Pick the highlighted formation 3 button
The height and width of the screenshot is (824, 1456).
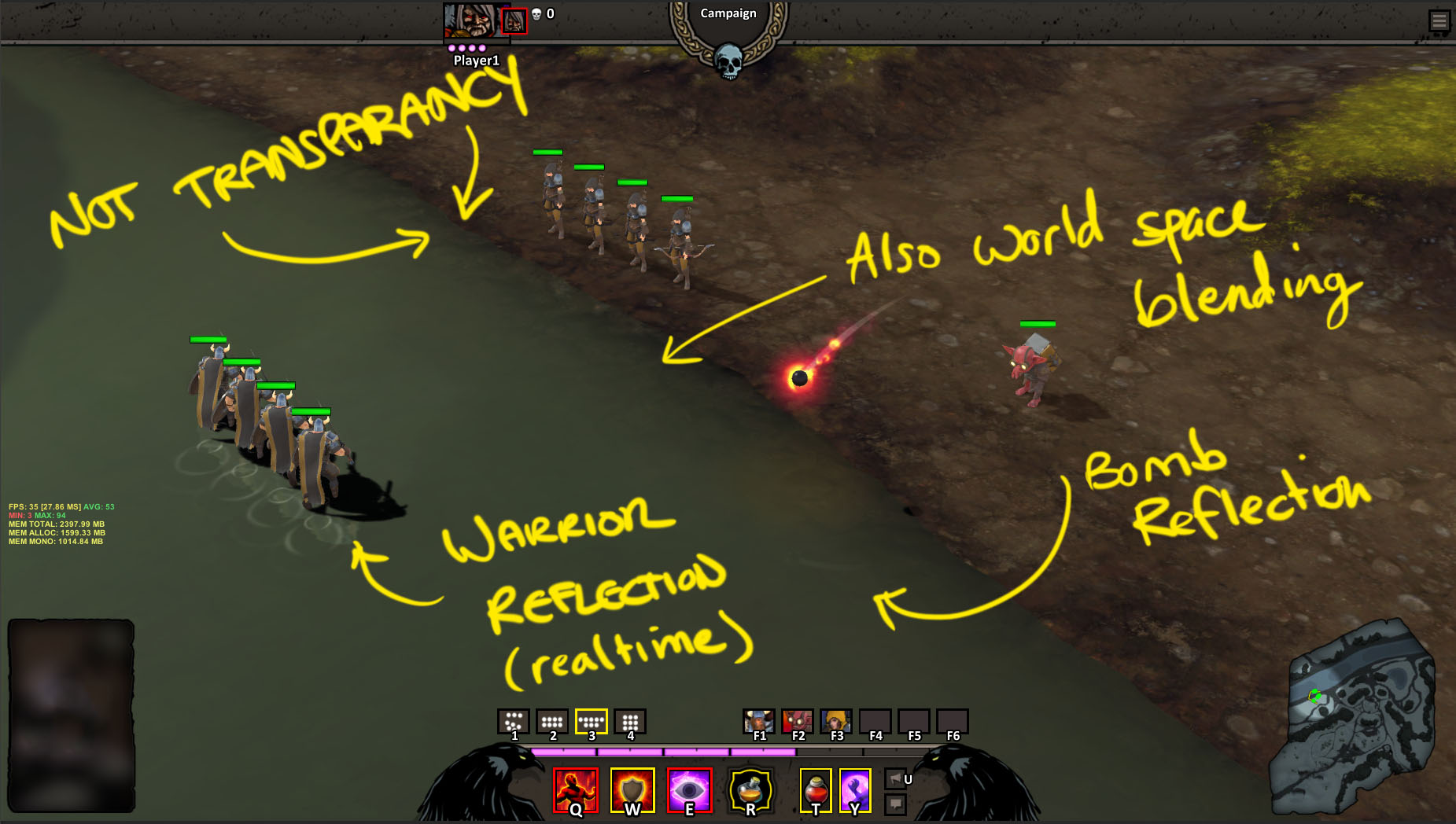(591, 721)
